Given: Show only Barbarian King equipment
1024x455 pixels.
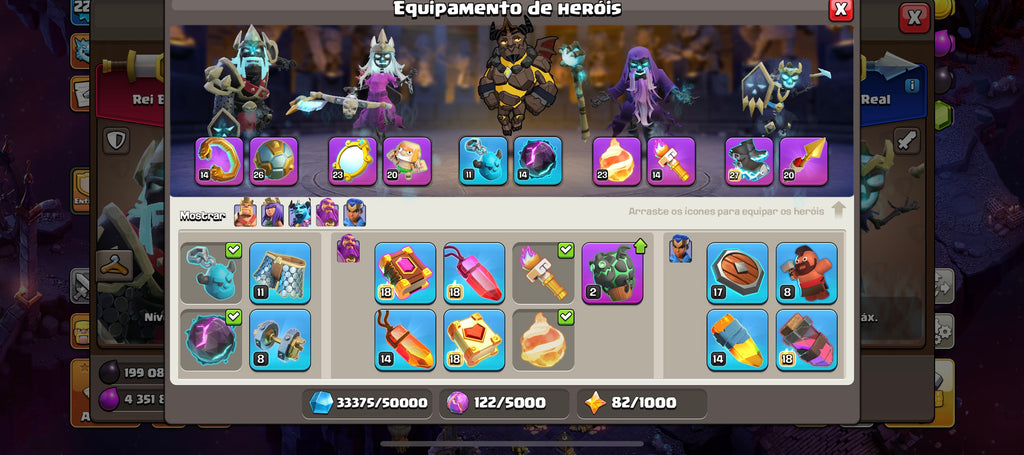Looking at the screenshot, I should pyautogui.click(x=245, y=213).
